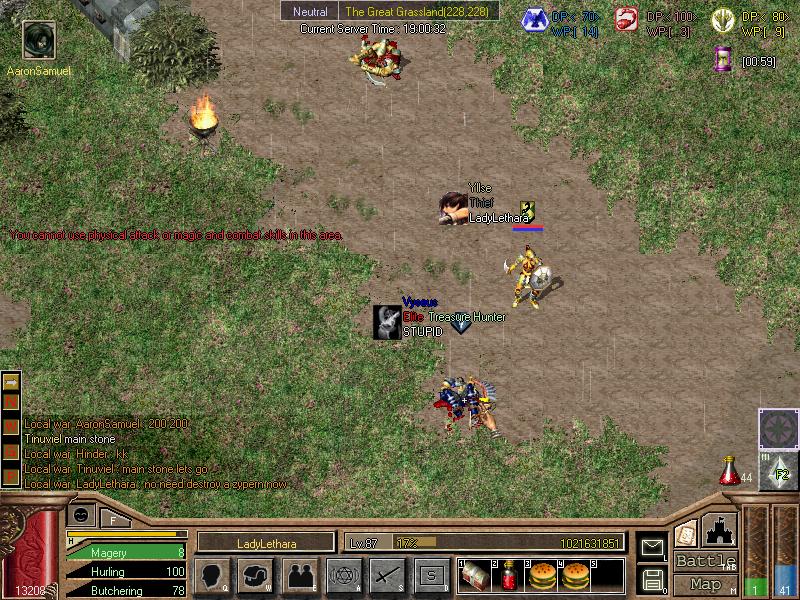Open the inventory bag icon
The width and height of the screenshot is (800, 600).
pos(256,576)
